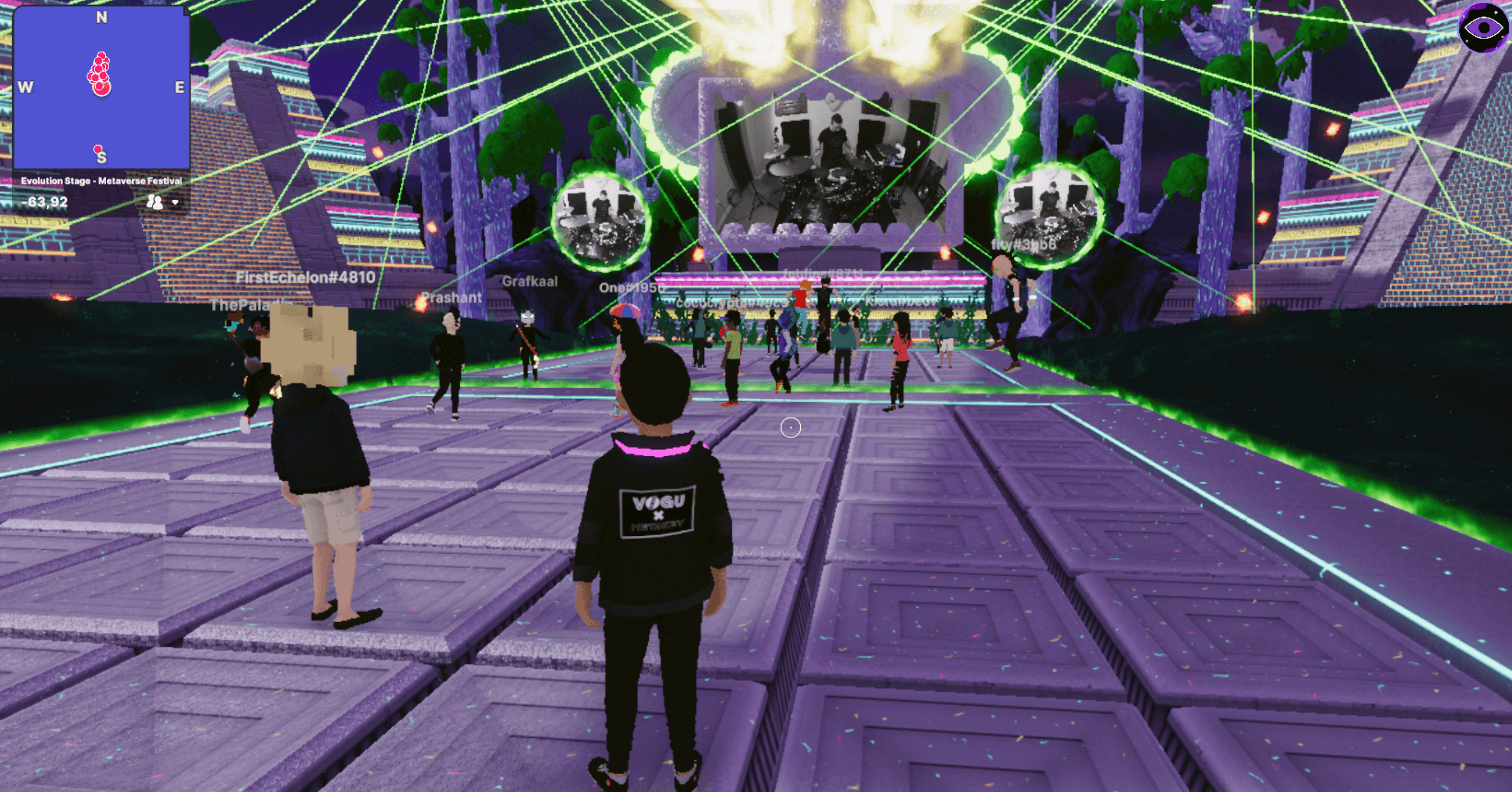Open the minimap with the compass letters
1512x792 pixels.
coord(101,88)
